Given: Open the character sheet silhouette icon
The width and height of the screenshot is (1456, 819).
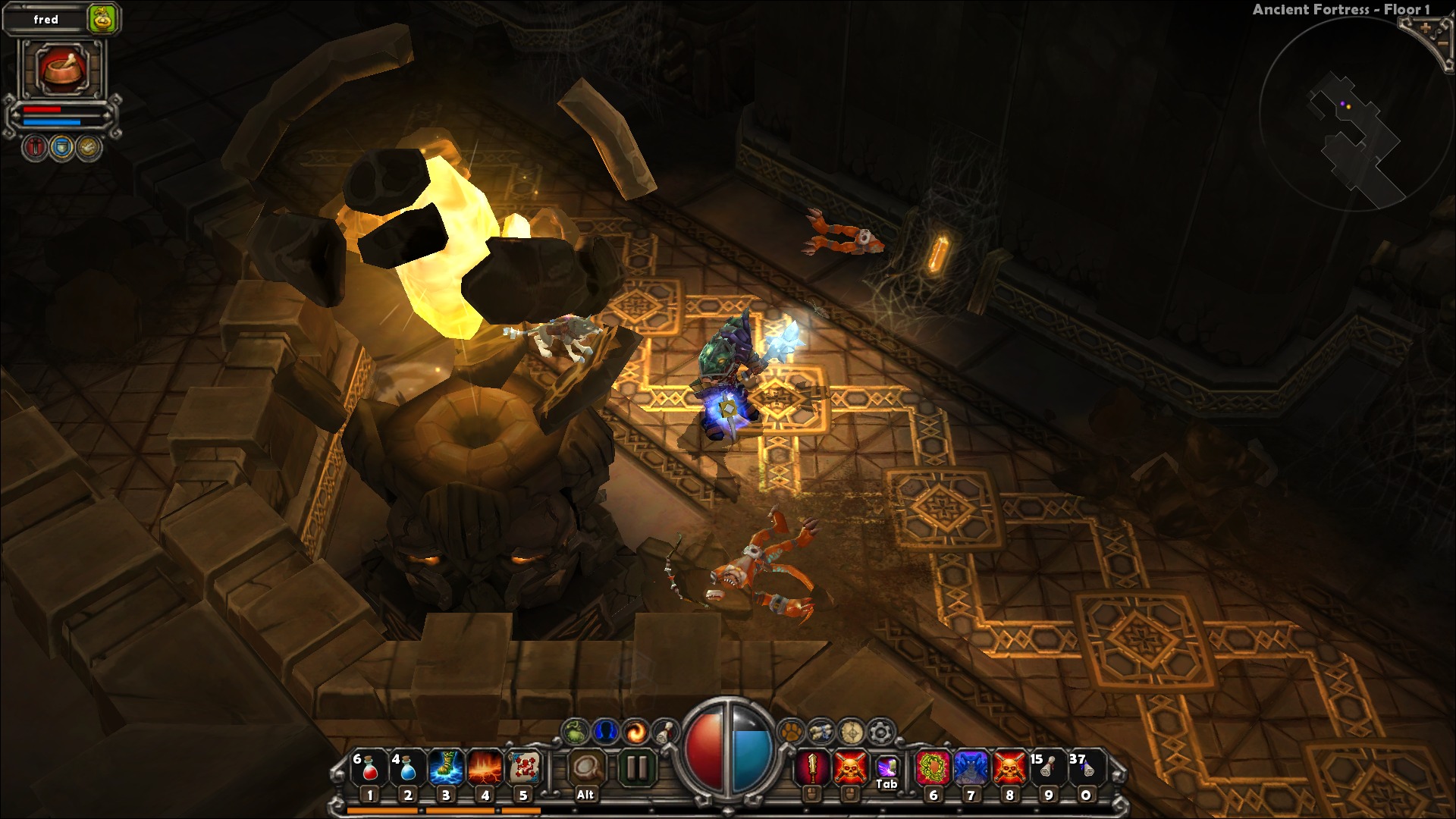Looking at the screenshot, I should [x=605, y=732].
